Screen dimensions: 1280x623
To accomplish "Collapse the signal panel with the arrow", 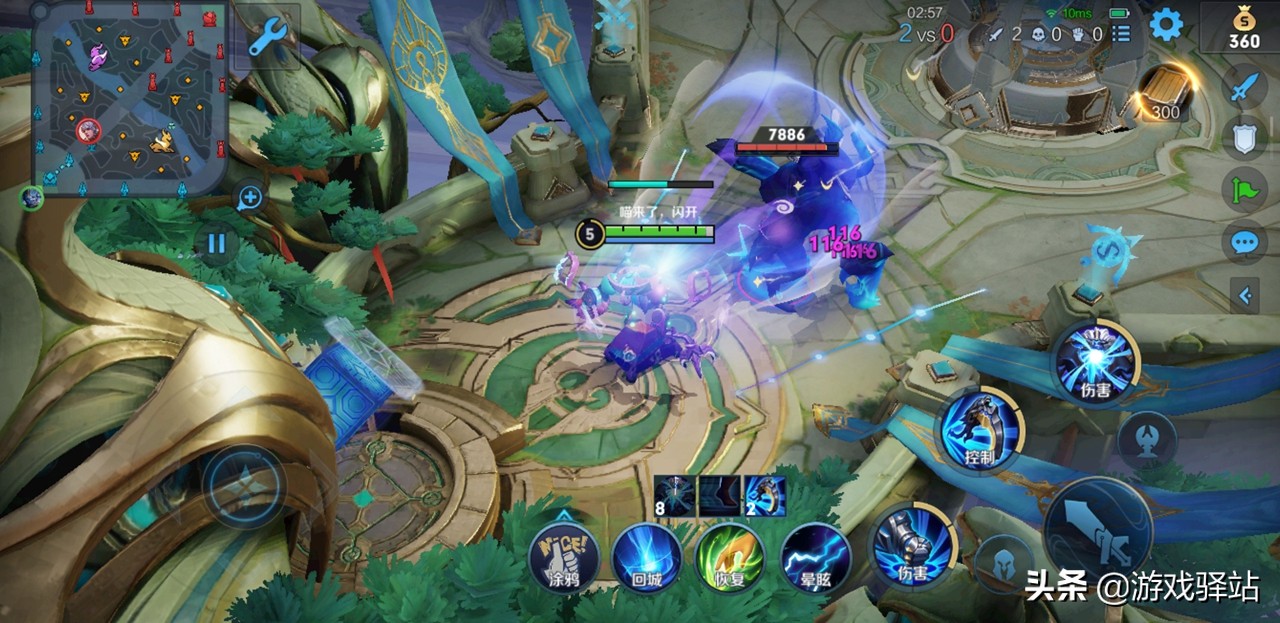I will click(1245, 295).
